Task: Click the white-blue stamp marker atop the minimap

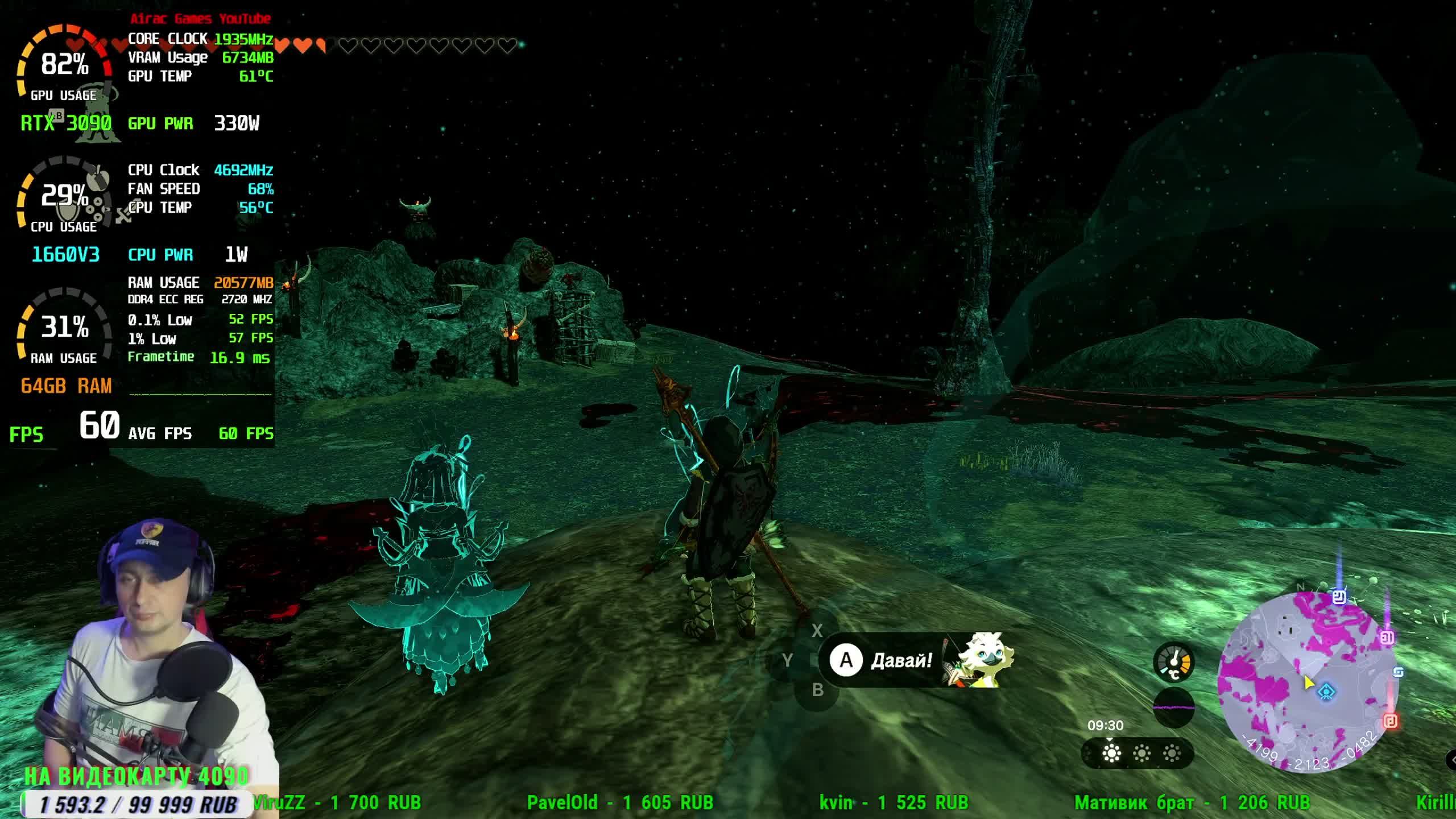Action: tap(1339, 597)
